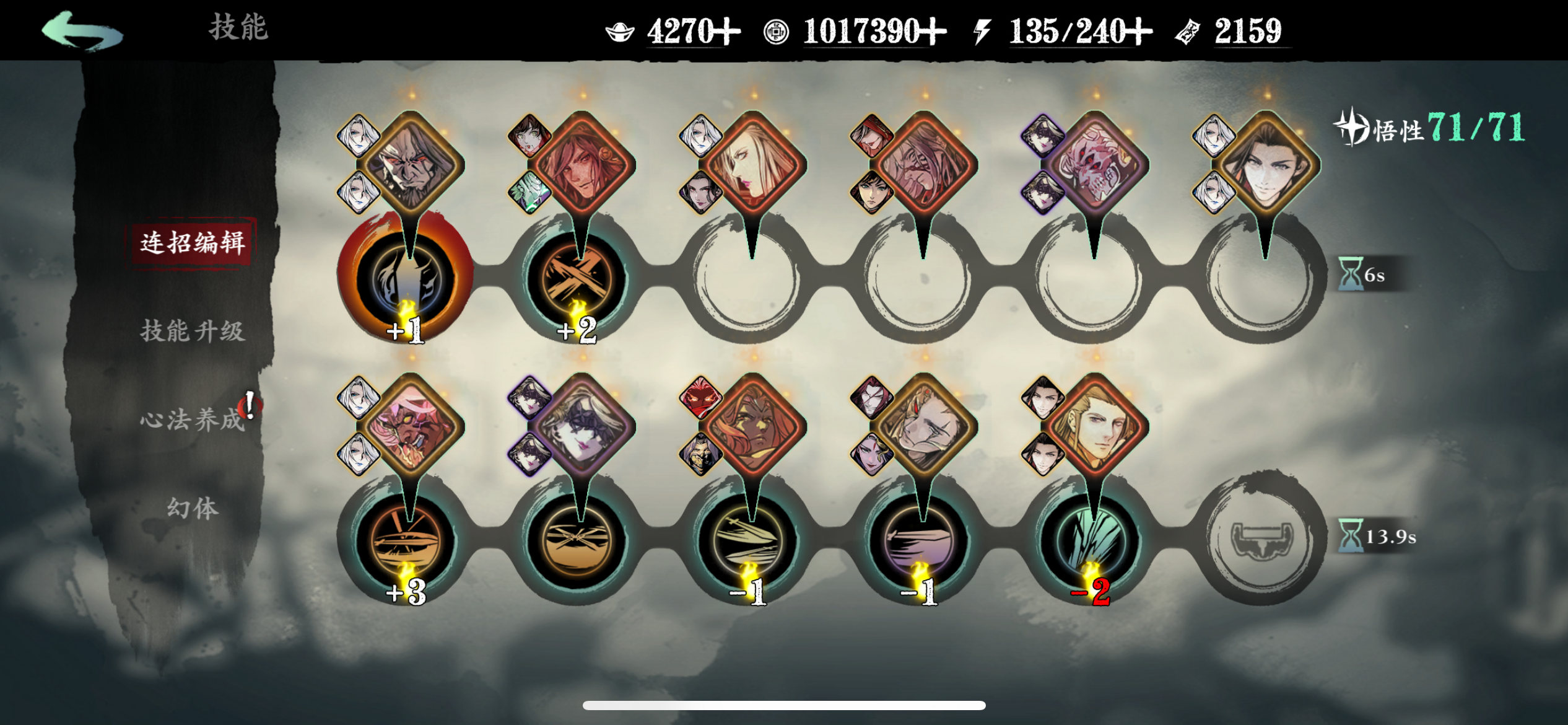Choose the one-eyed scarred man portrait

coord(924,425)
